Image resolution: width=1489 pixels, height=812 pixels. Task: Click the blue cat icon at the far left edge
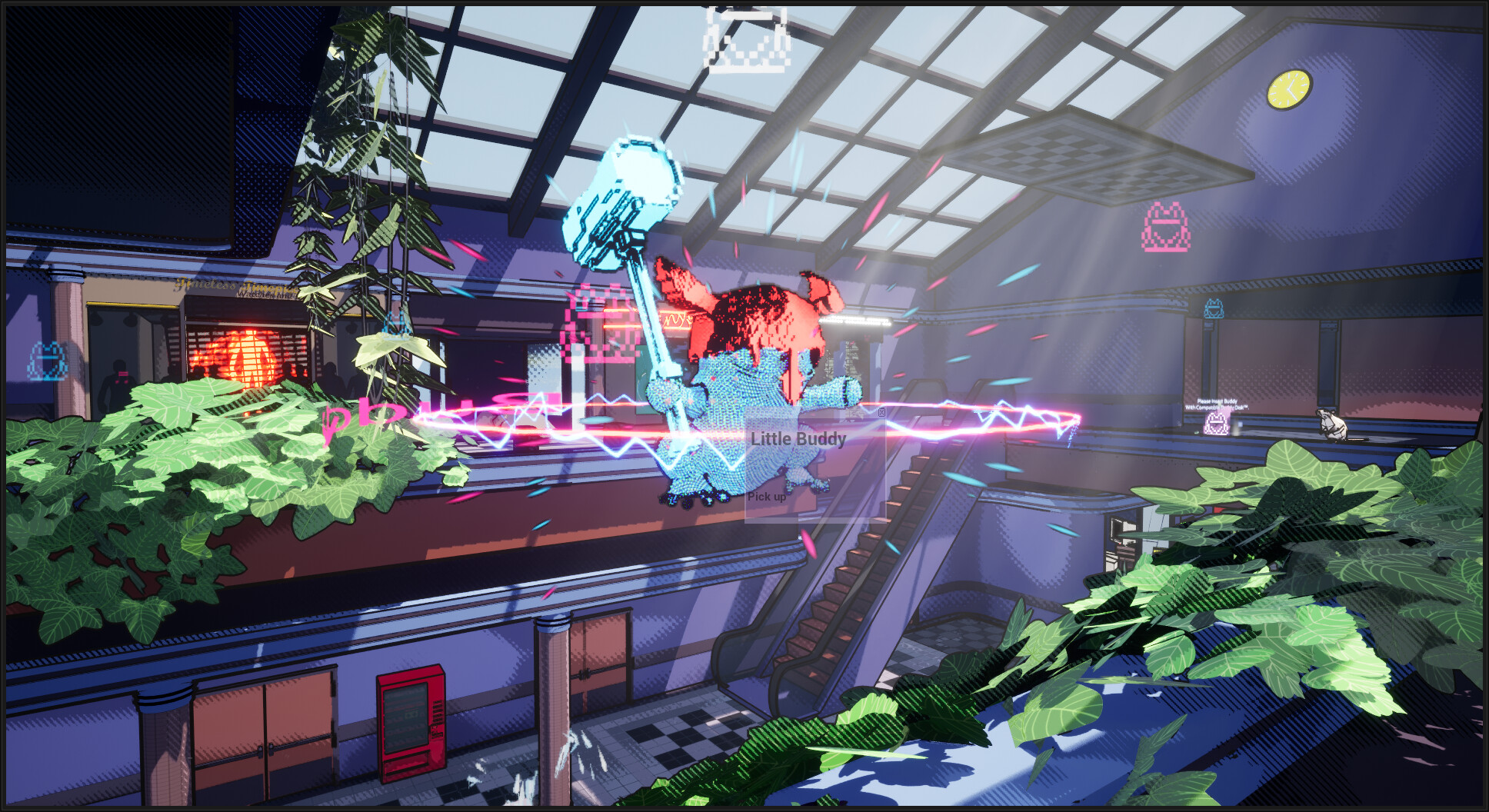47,360
